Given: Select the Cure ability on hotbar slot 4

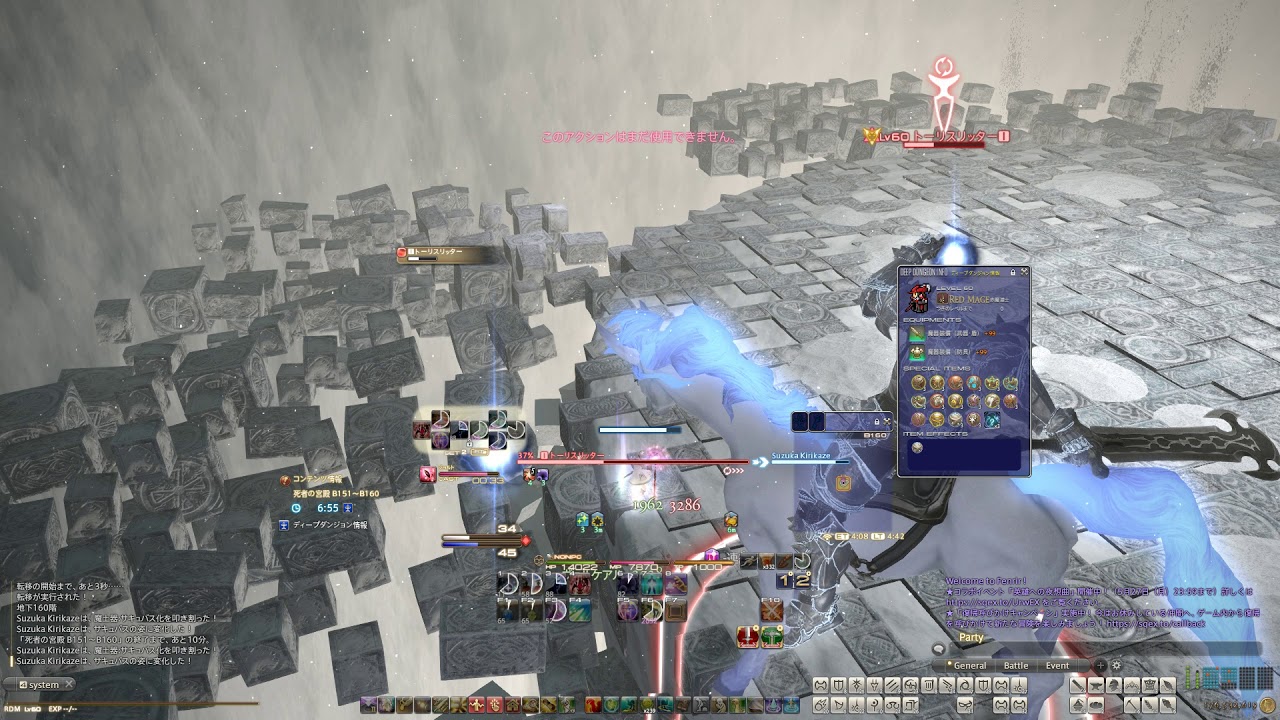Looking at the screenshot, I should 579,583.
